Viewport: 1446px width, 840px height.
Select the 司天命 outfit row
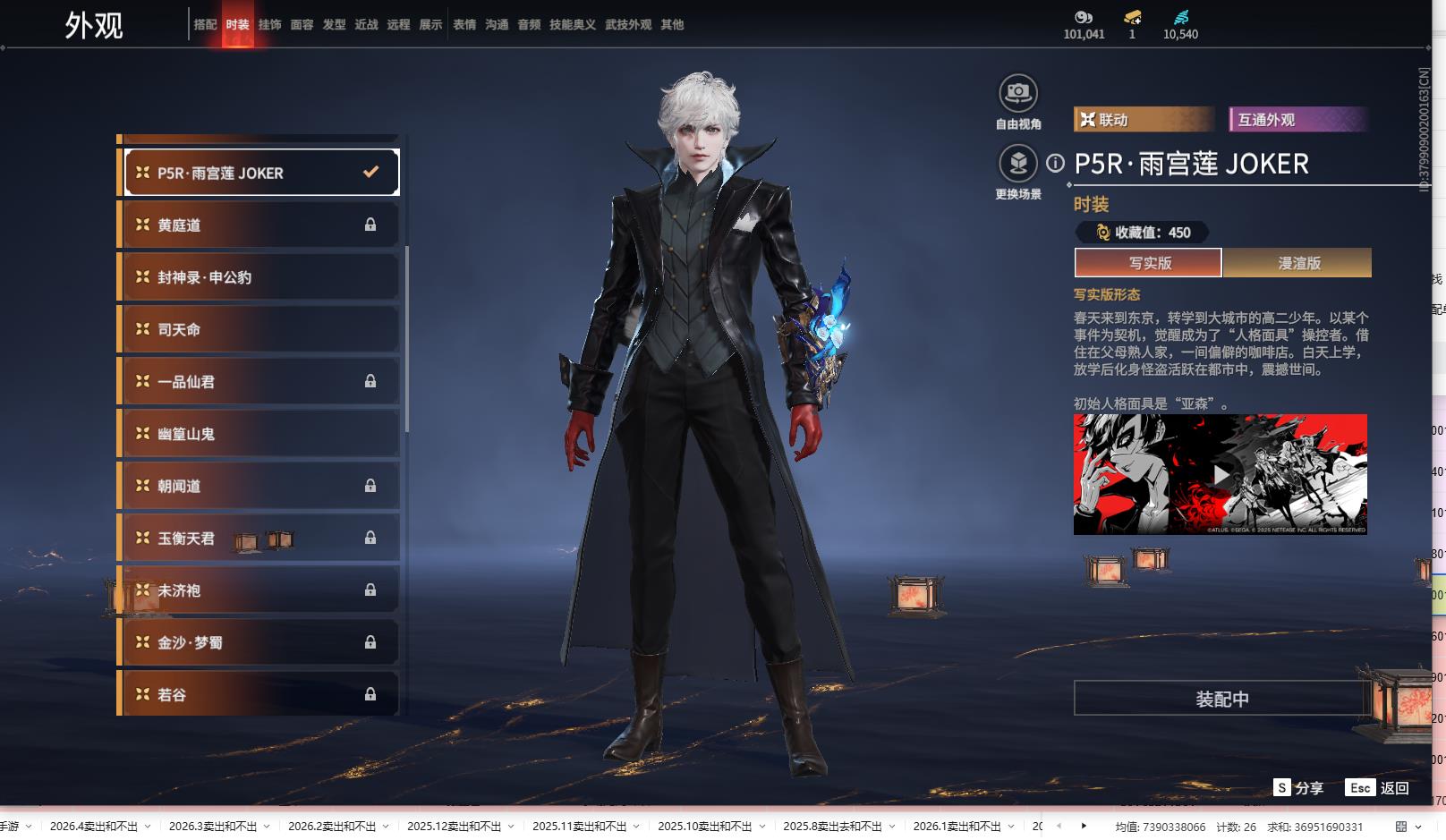pyautogui.click(x=259, y=330)
